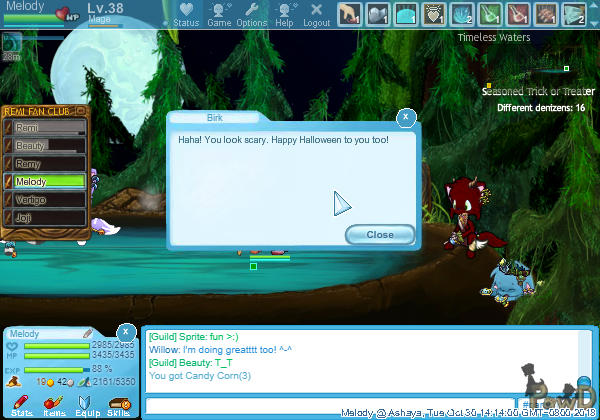This screenshot has height=420, width=600.
Task: Open the Equip panel
Action: (x=86, y=404)
